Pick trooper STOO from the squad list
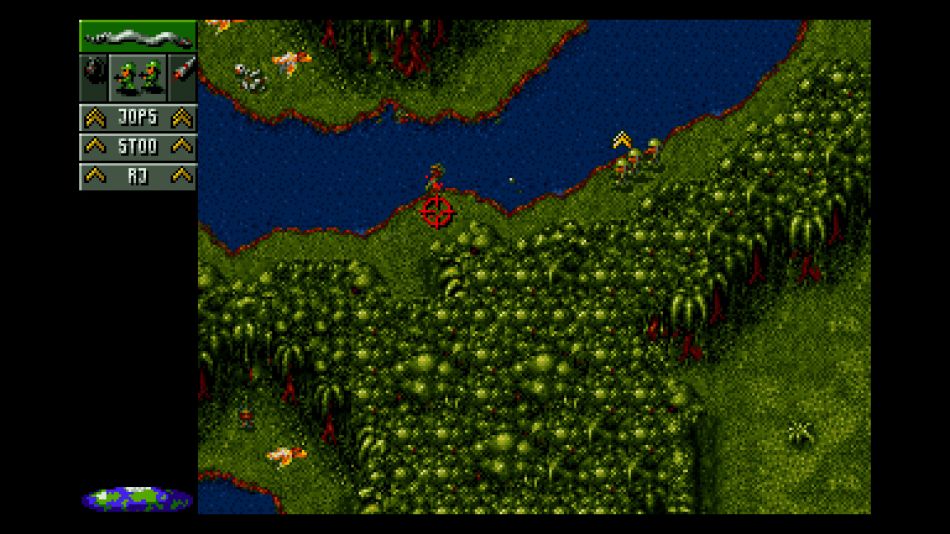 (x=138, y=147)
